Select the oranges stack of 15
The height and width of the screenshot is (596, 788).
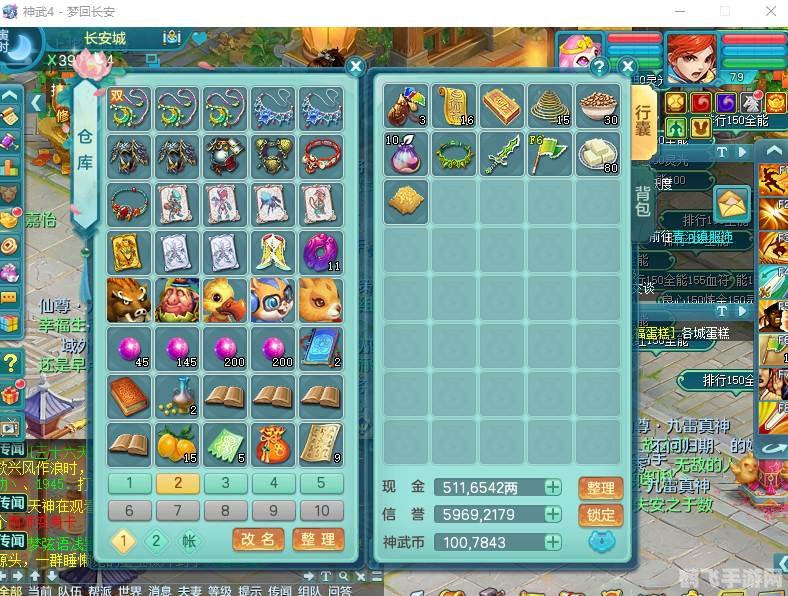pyautogui.click(x=178, y=443)
